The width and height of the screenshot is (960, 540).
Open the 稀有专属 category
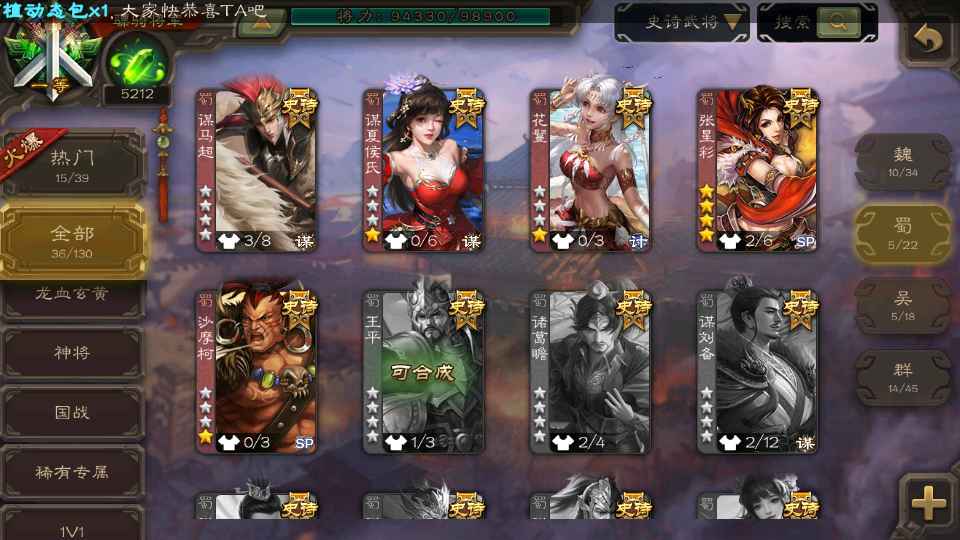(73, 471)
